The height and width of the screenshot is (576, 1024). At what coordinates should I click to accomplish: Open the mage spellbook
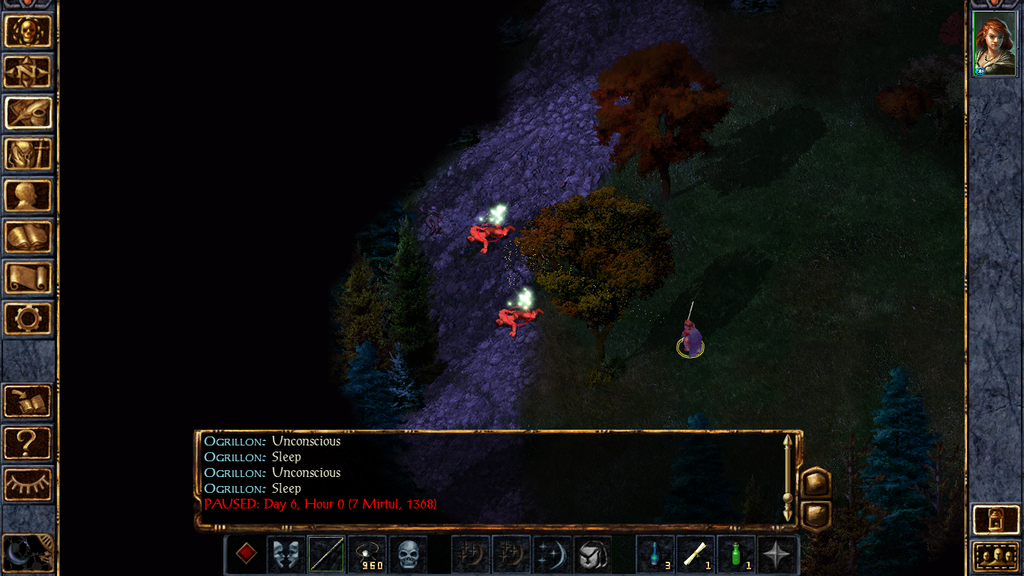[x=28, y=237]
